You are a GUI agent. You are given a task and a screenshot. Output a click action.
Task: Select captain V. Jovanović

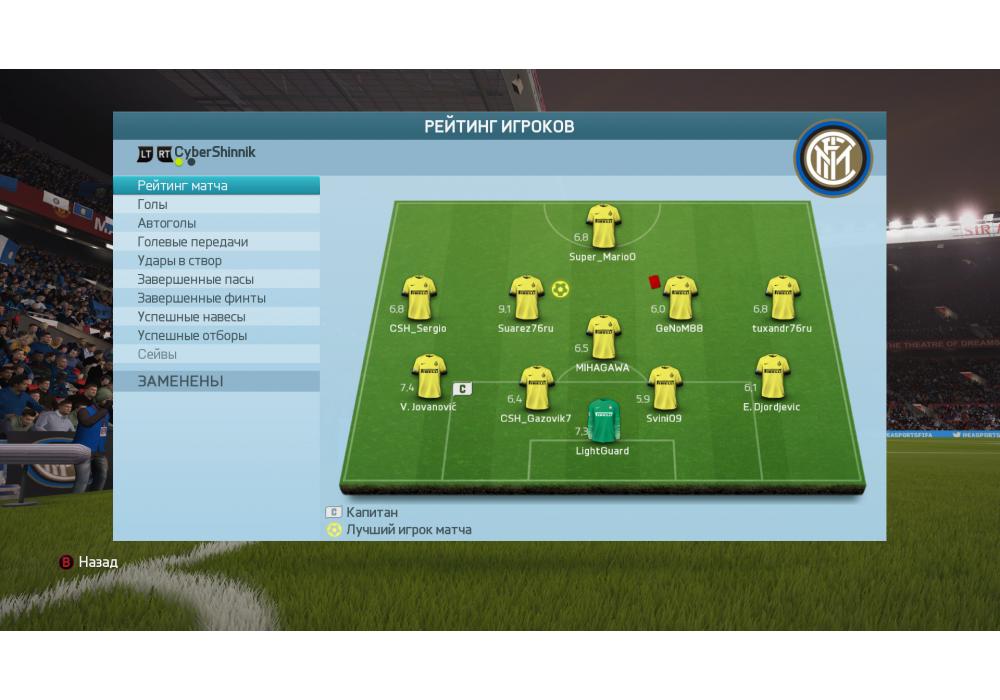pyautogui.click(x=429, y=377)
